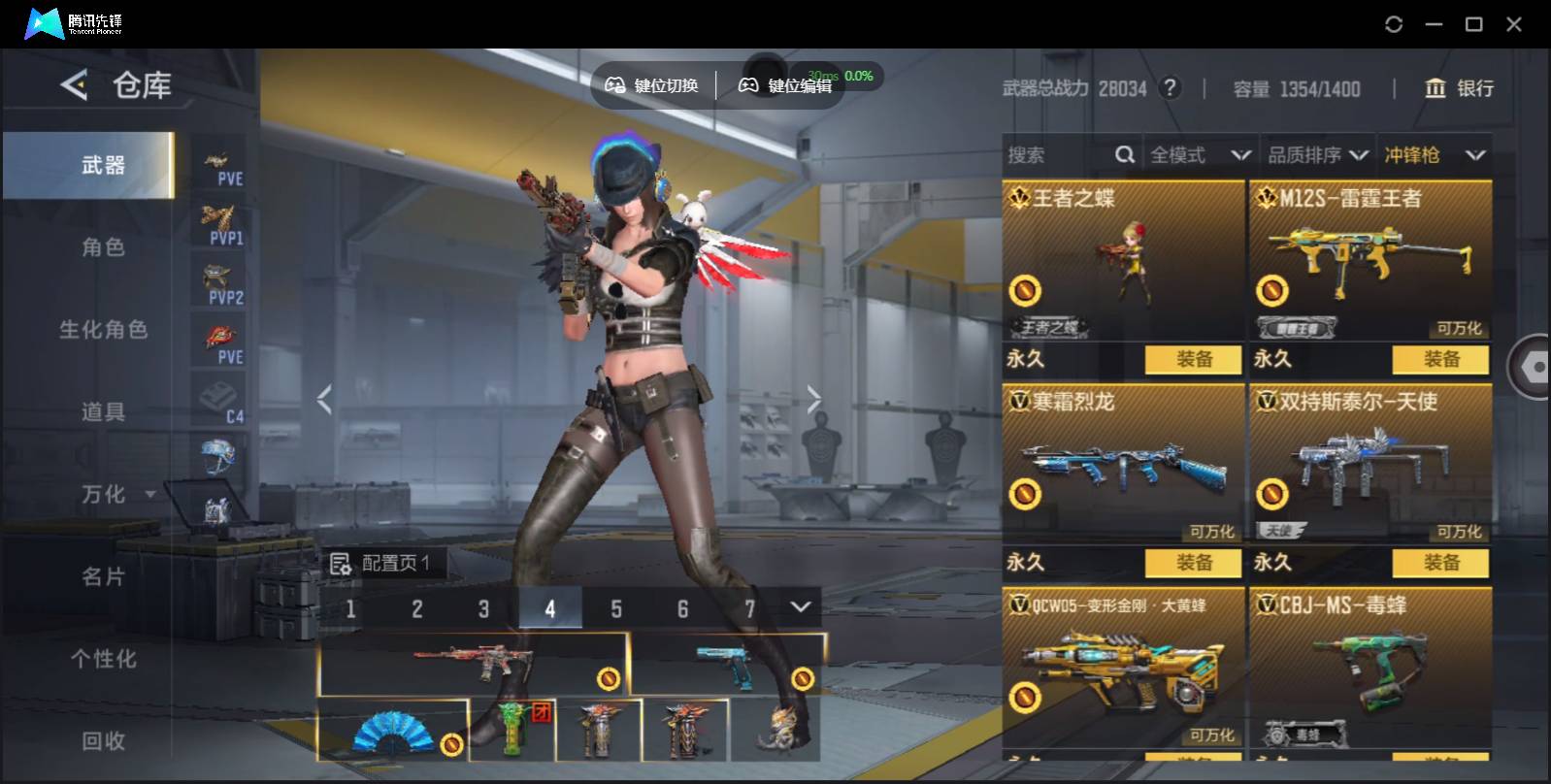The height and width of the screenshot is (784, 1551).
Task: Open the 生化角色 tab
Action: tap(103, 330)
